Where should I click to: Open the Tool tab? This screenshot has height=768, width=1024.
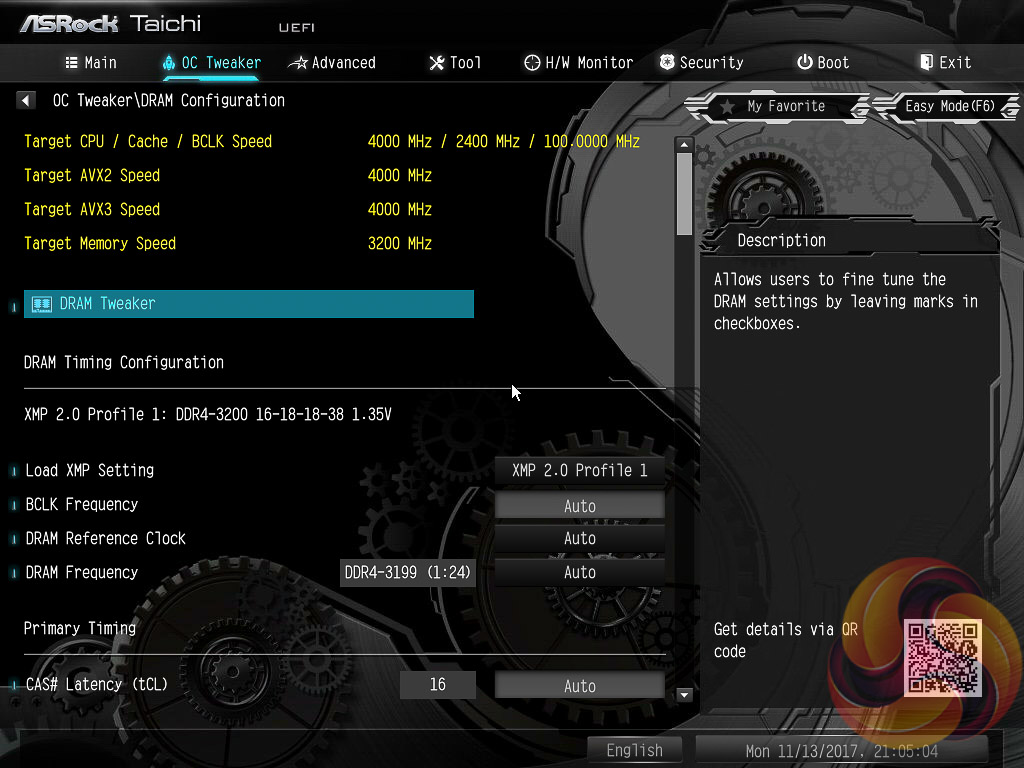[455, 62]
